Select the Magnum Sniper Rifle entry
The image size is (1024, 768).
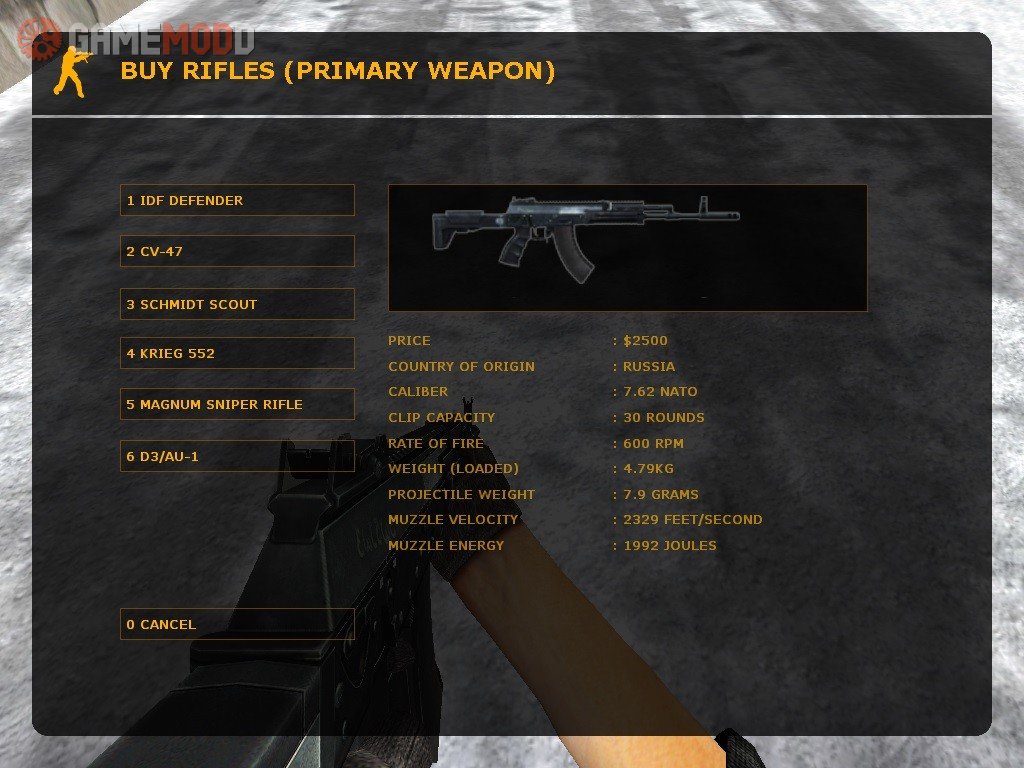point(237,404)
